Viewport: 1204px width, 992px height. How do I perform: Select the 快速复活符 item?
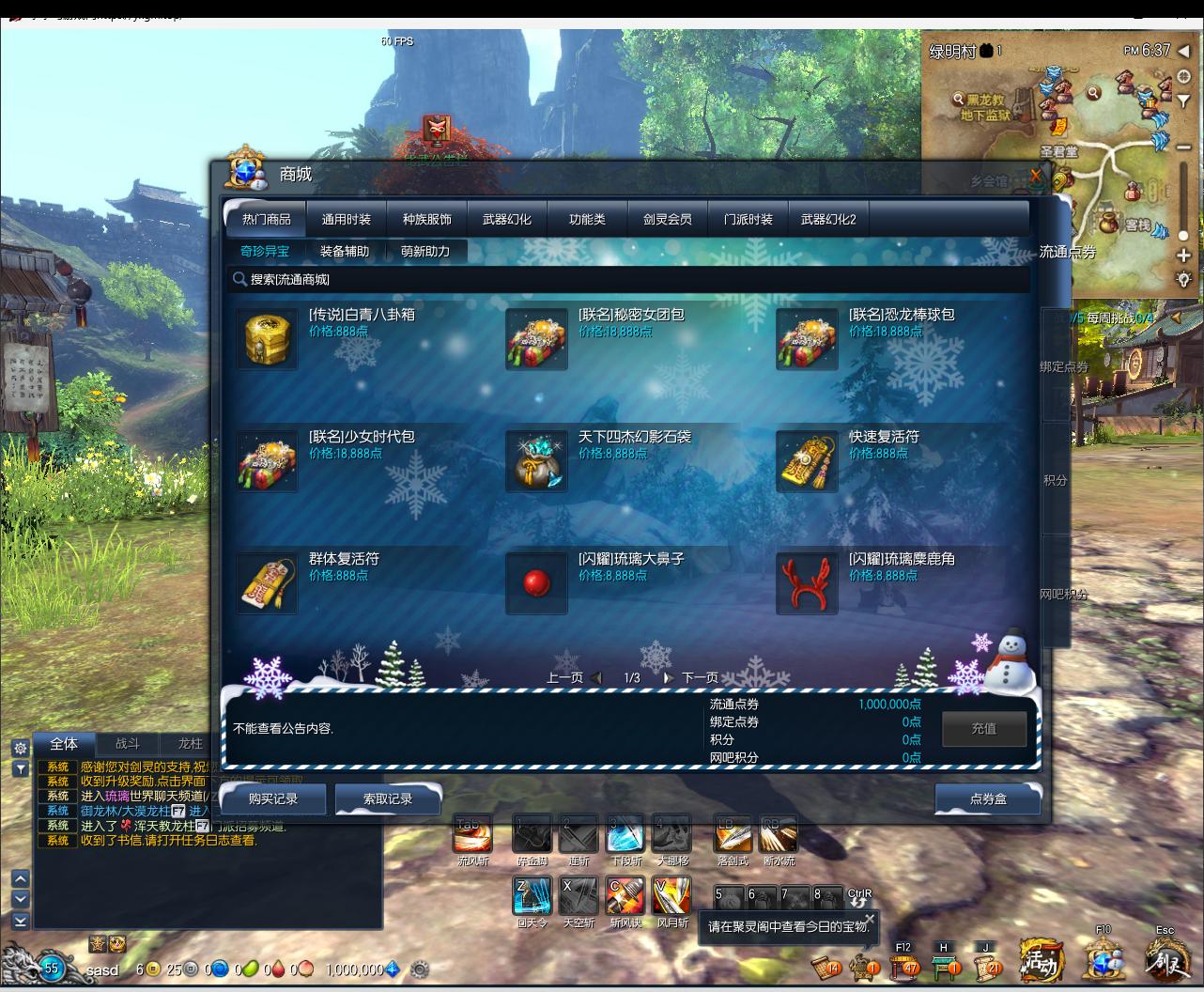pos(807,461)
